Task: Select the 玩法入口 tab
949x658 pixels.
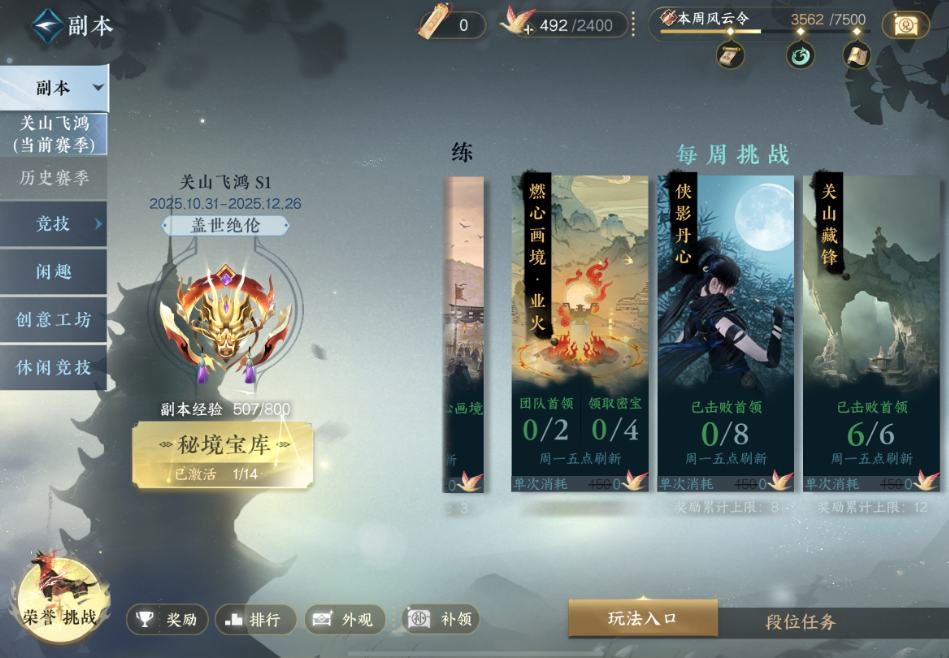Action: (643, 619)
